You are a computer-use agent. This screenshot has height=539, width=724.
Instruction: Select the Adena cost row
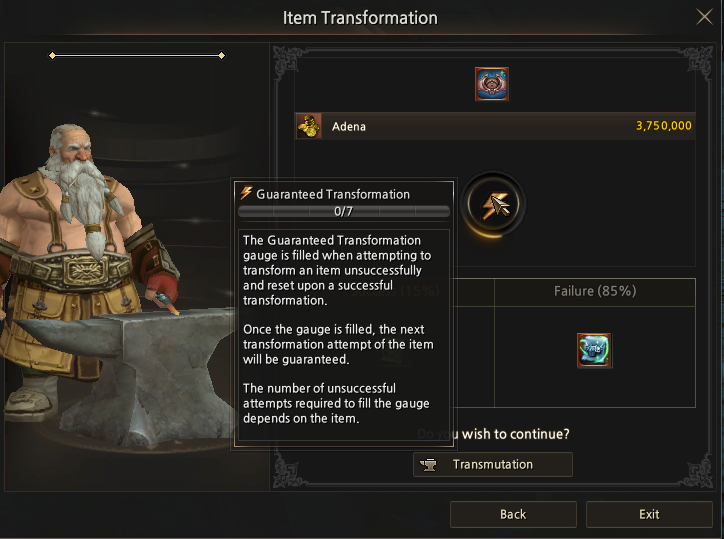pos(495,126)
